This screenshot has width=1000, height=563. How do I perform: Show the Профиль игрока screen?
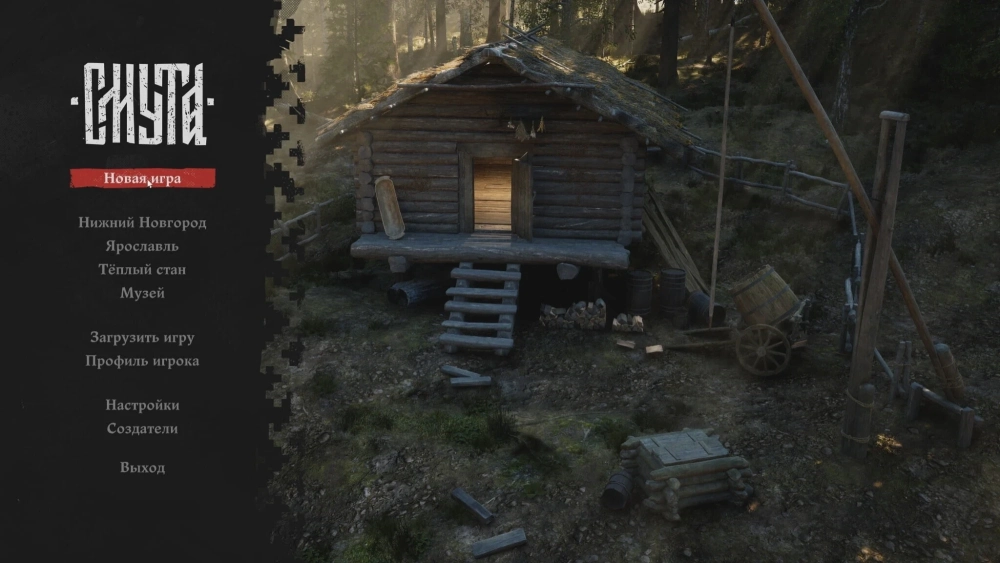pyautogui.click(x=142, y=361)
